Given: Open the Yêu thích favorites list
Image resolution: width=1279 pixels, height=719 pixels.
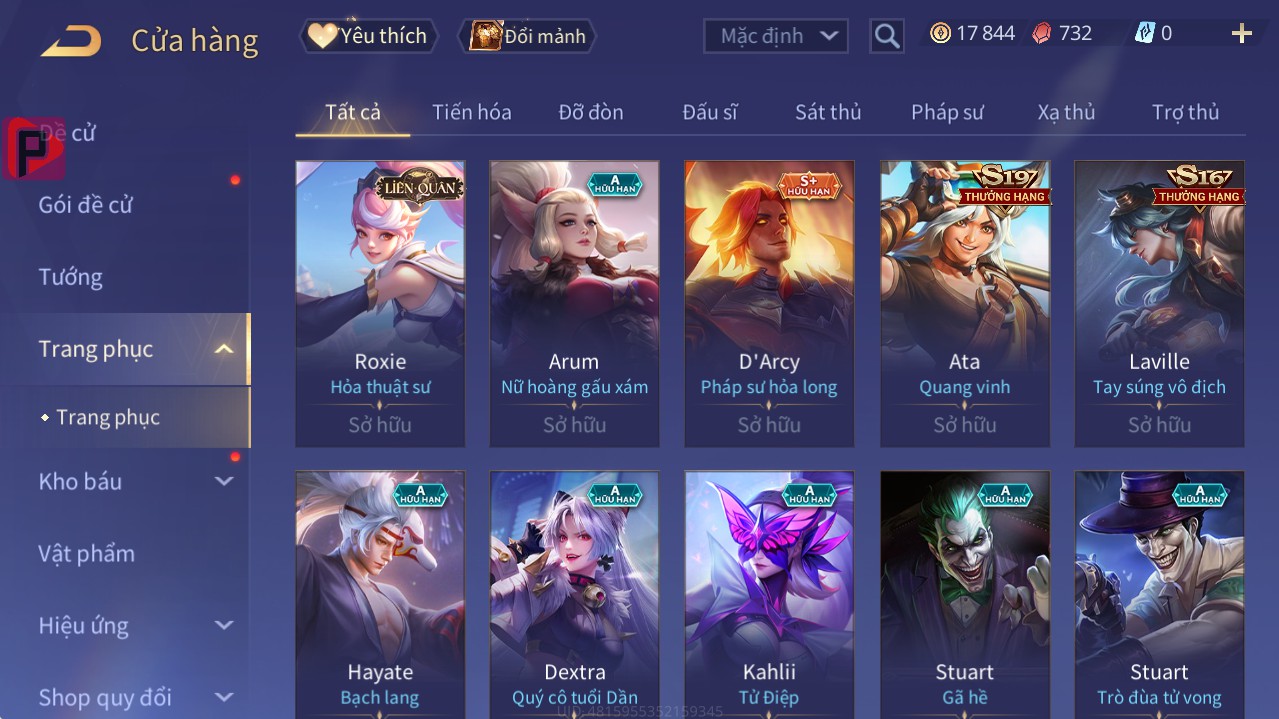Looking at the screenshot, I should click(x=369, y=36).
